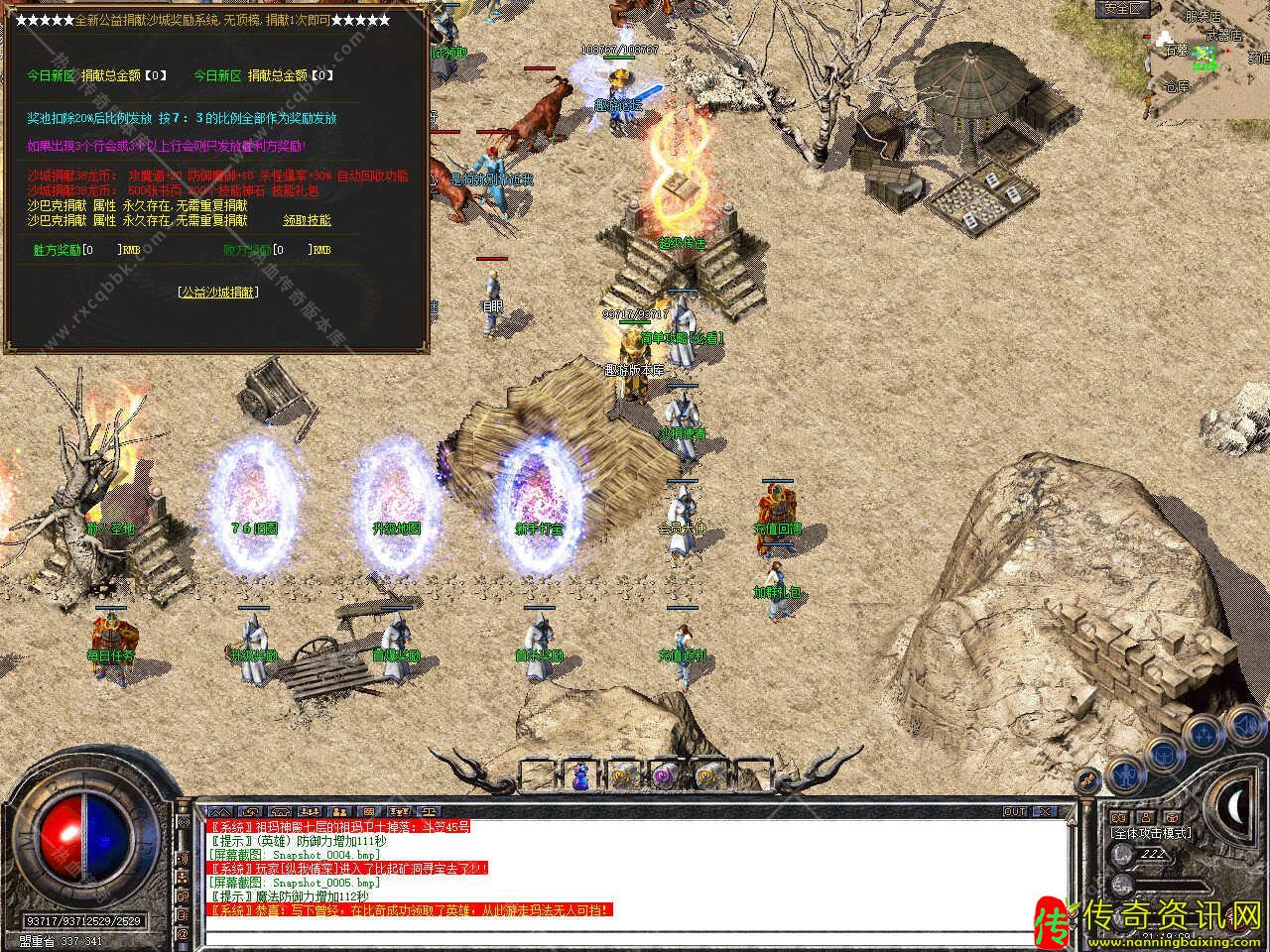The width and height of the screenshot is (1270, 952).
Task: Select the purple orb hotbar slot
Action: point(664,776)
